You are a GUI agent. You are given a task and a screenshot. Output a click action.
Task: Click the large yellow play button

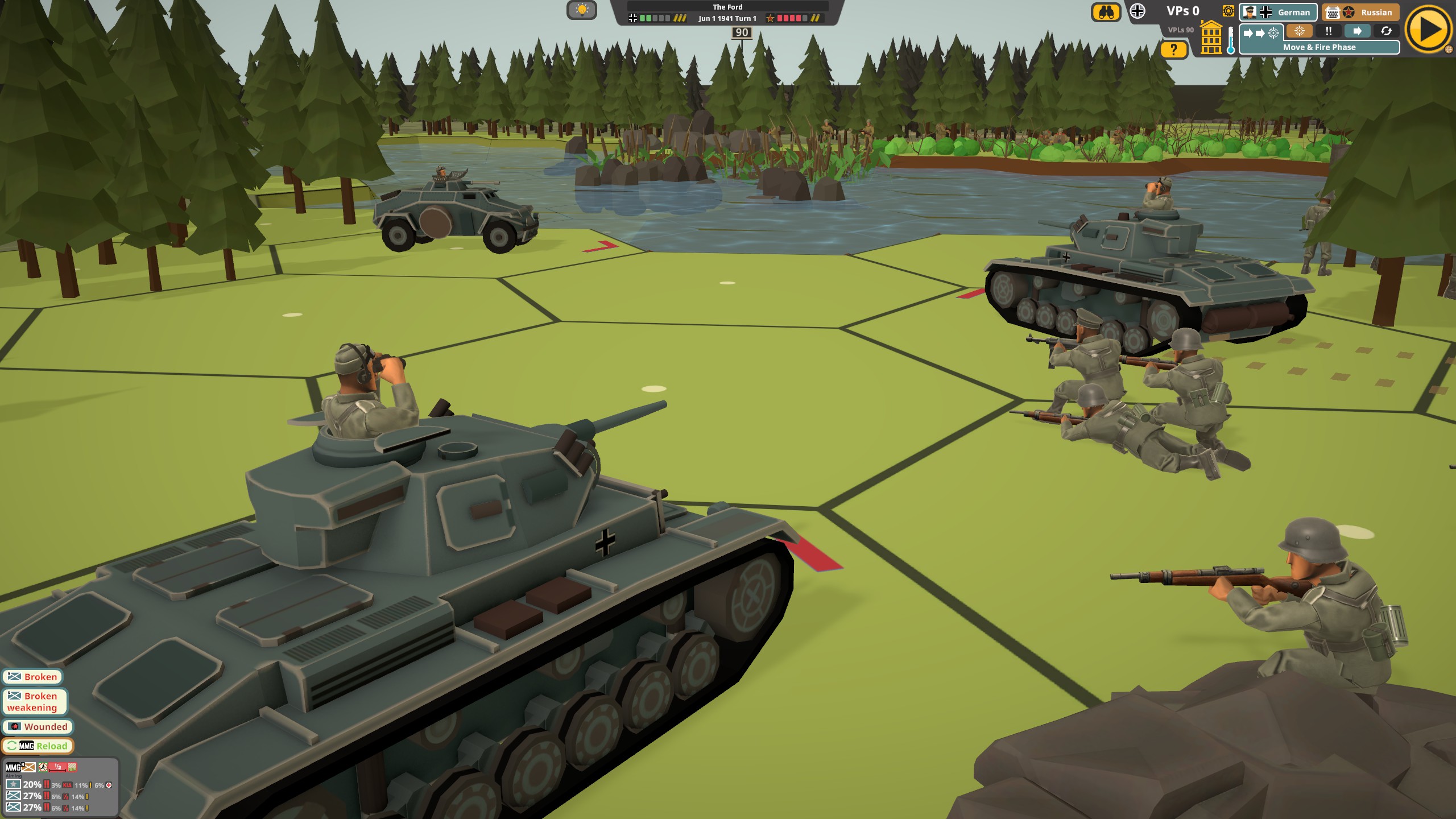click(x=1429, y=29)
